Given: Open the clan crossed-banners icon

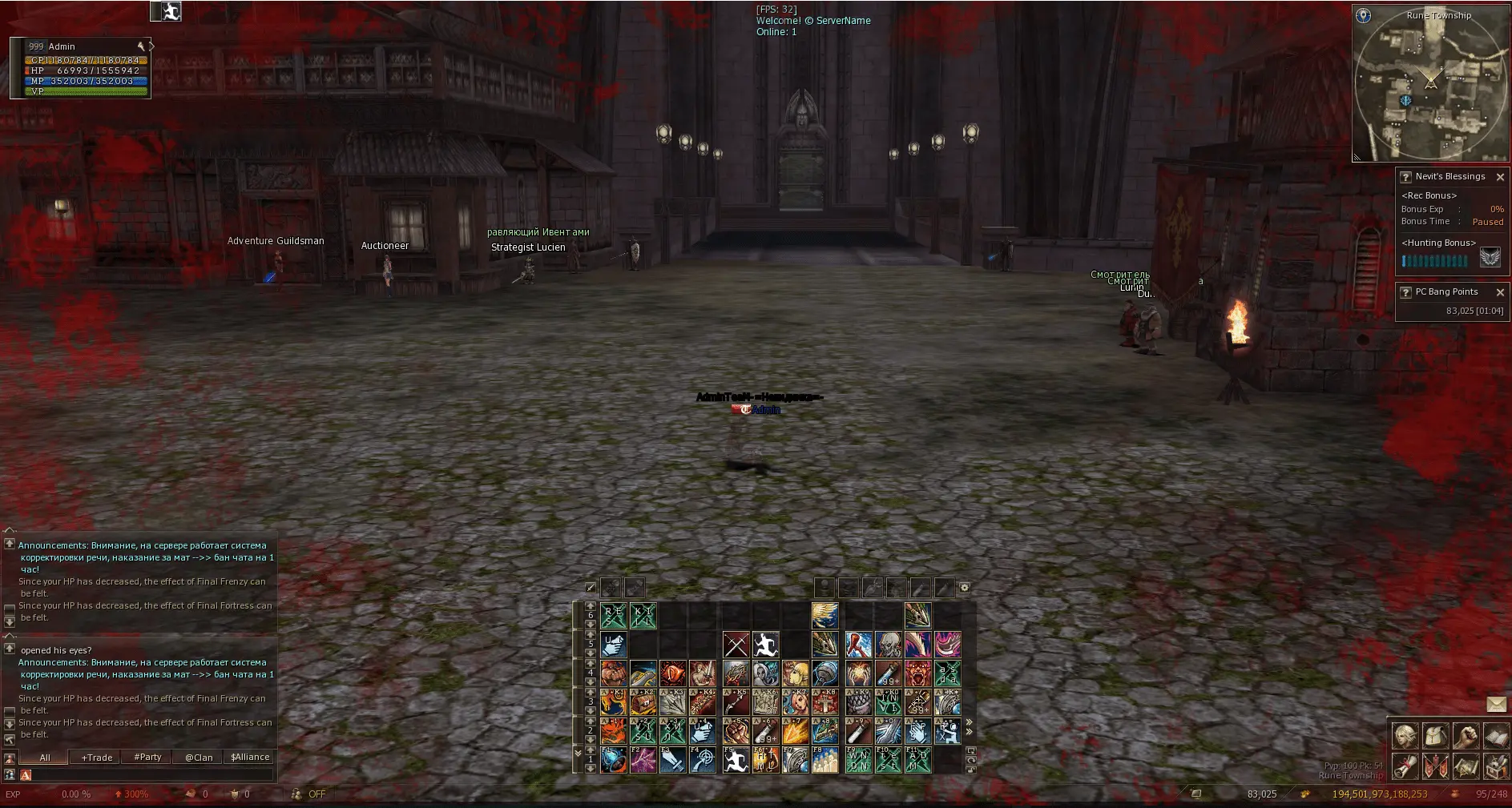Looking at the screenshot, I should click(x=1435, y=766).
